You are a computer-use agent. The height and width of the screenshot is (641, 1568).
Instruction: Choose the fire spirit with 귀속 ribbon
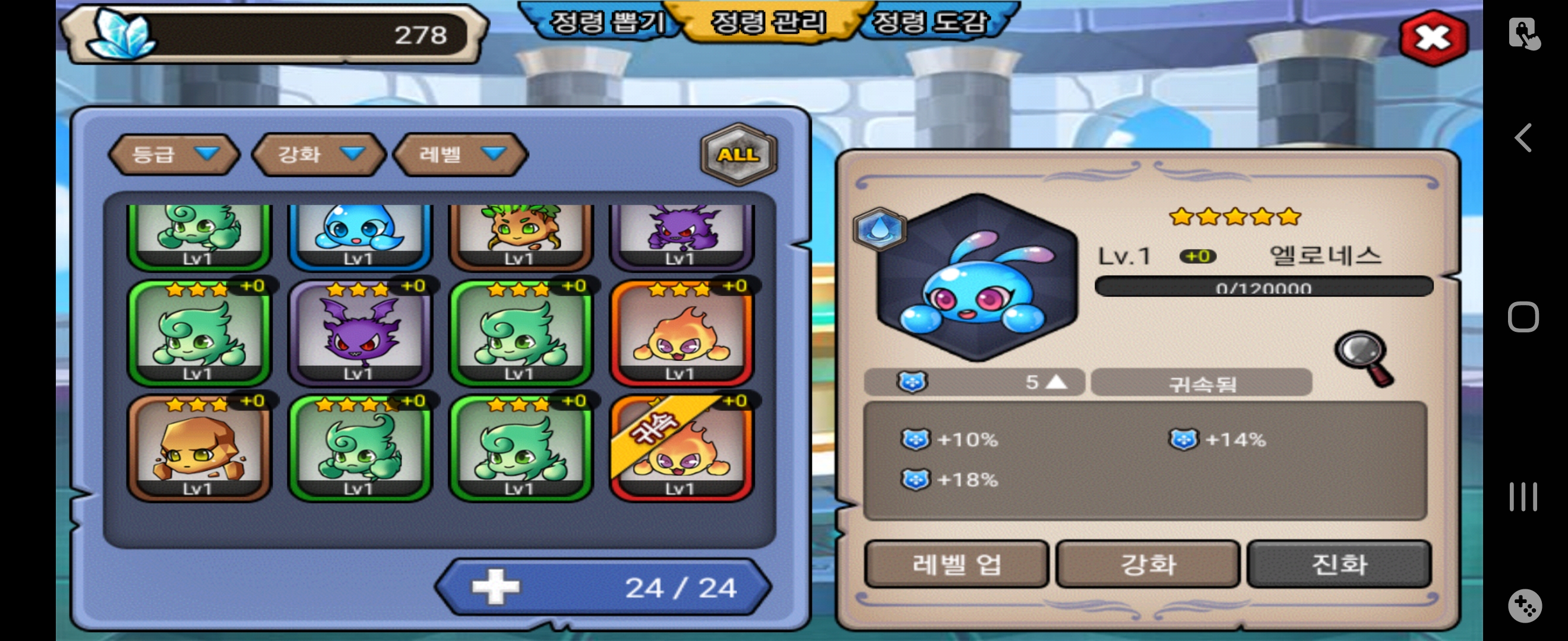(681, 448)
